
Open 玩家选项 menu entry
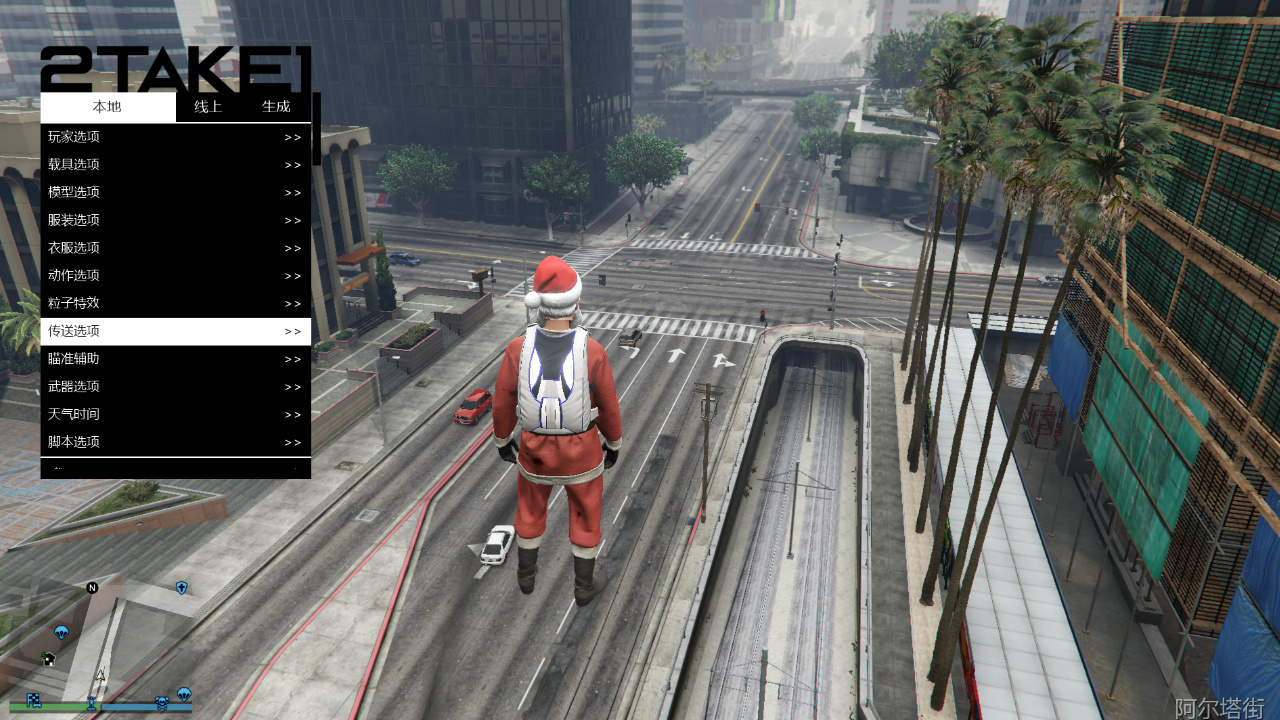(175, 137)
